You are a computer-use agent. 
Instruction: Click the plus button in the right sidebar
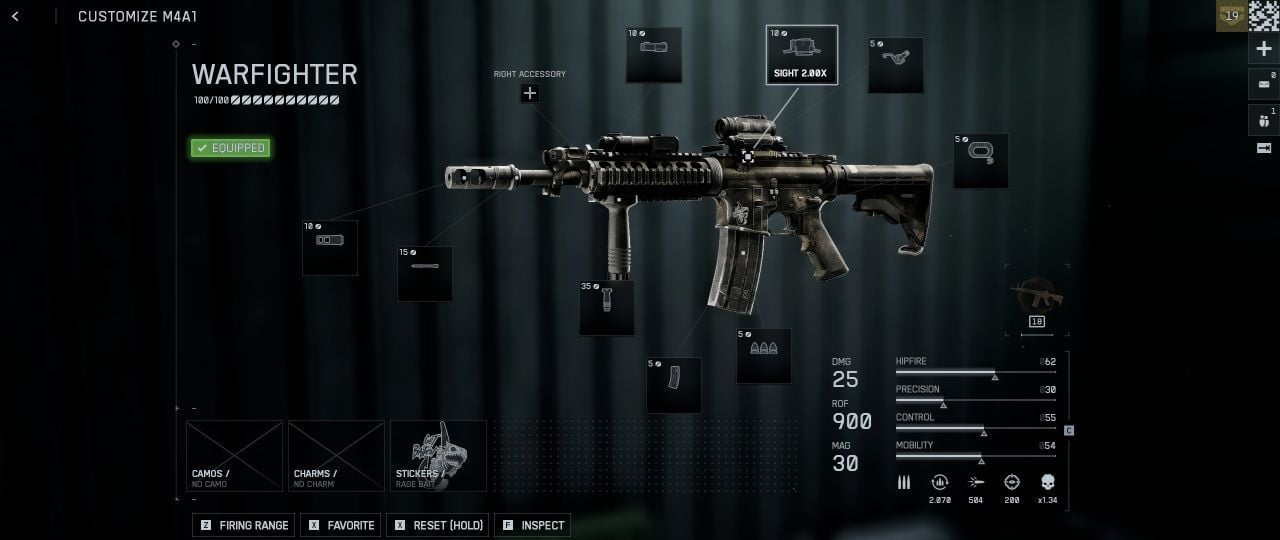click(x=1264, y=50)
